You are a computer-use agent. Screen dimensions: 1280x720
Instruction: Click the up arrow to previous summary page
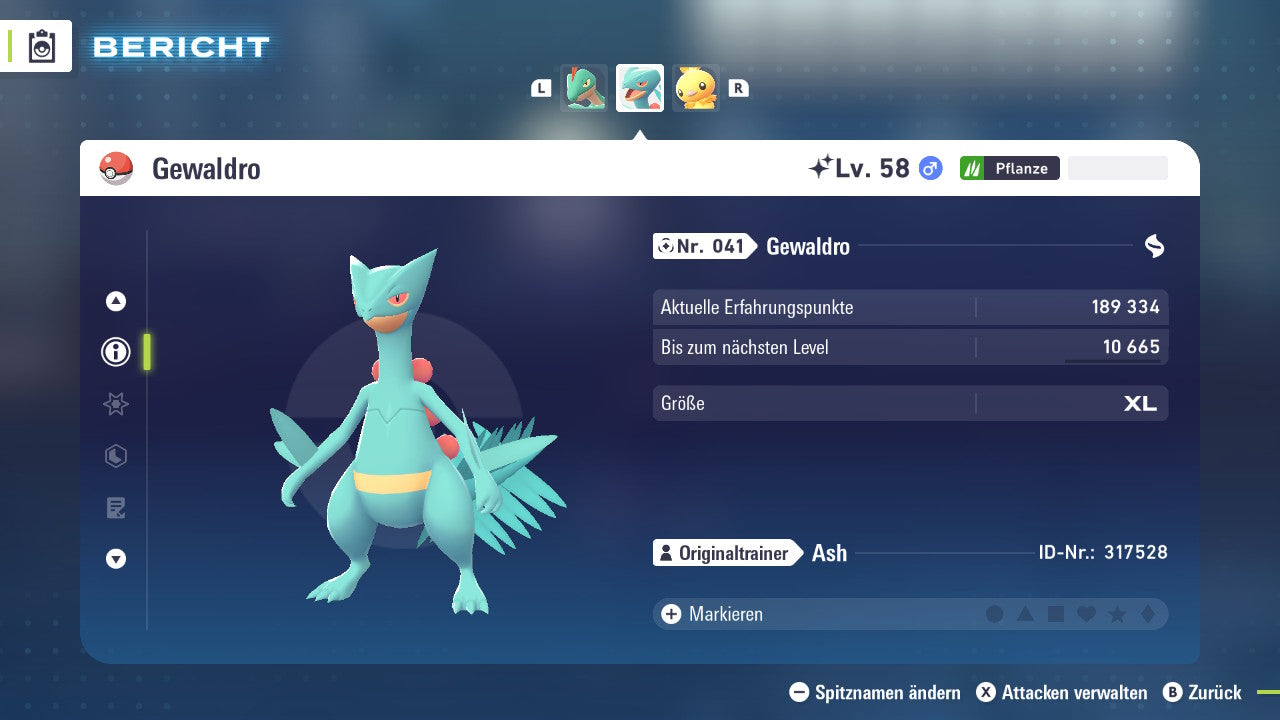point(116,300)
